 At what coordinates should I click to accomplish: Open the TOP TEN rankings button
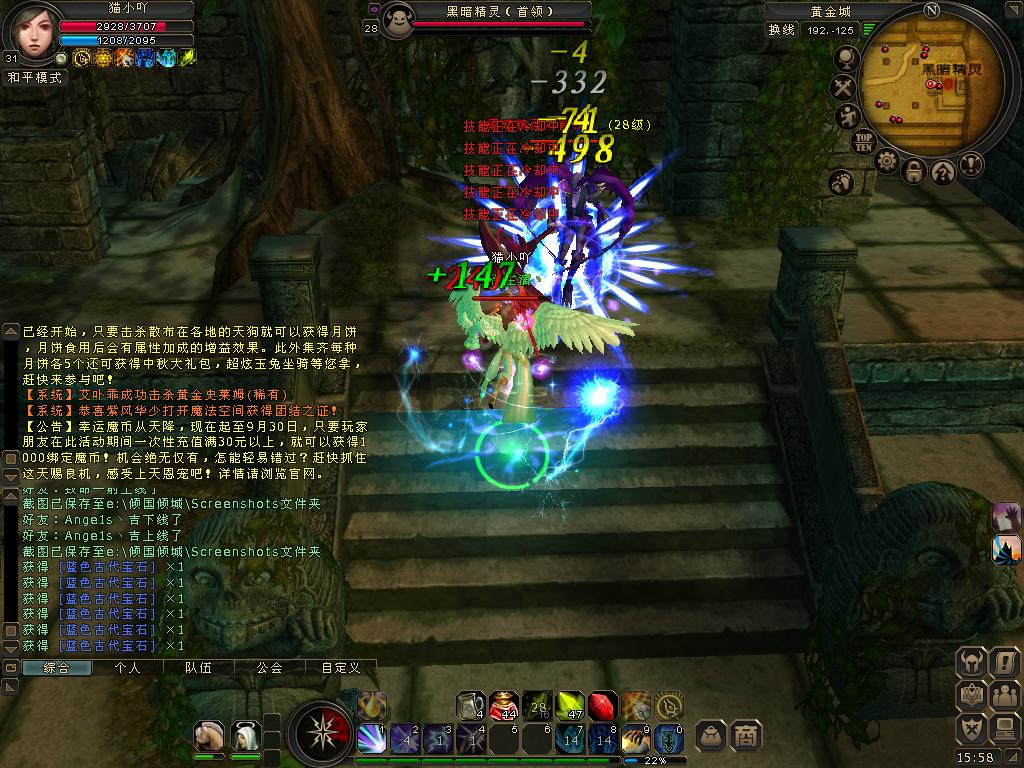click(864, 141)
